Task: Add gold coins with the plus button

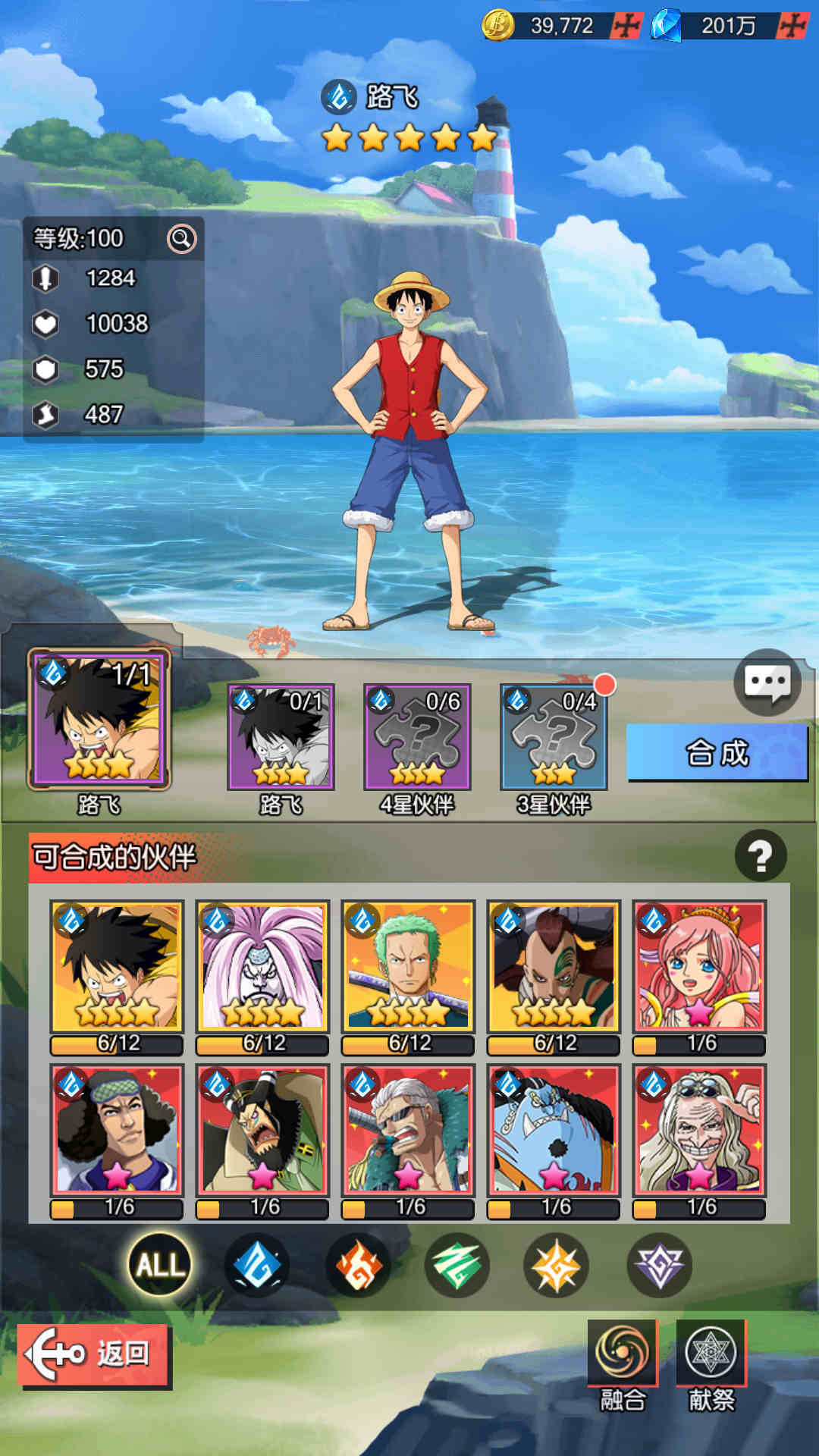Action: [627, 26]
